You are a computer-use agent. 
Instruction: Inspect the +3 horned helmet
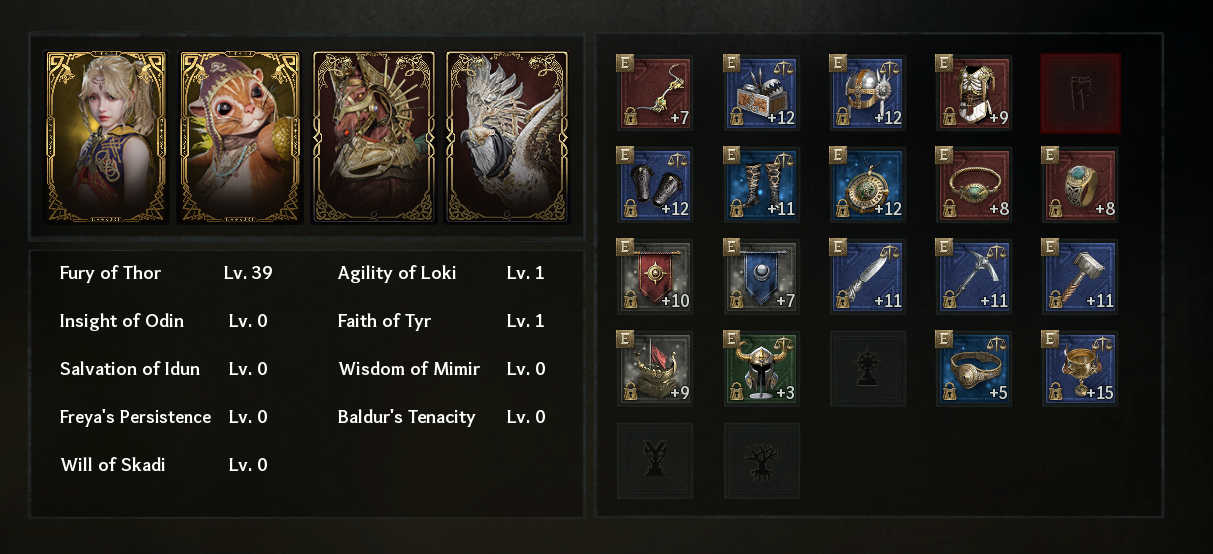click(x=762, y=369)
